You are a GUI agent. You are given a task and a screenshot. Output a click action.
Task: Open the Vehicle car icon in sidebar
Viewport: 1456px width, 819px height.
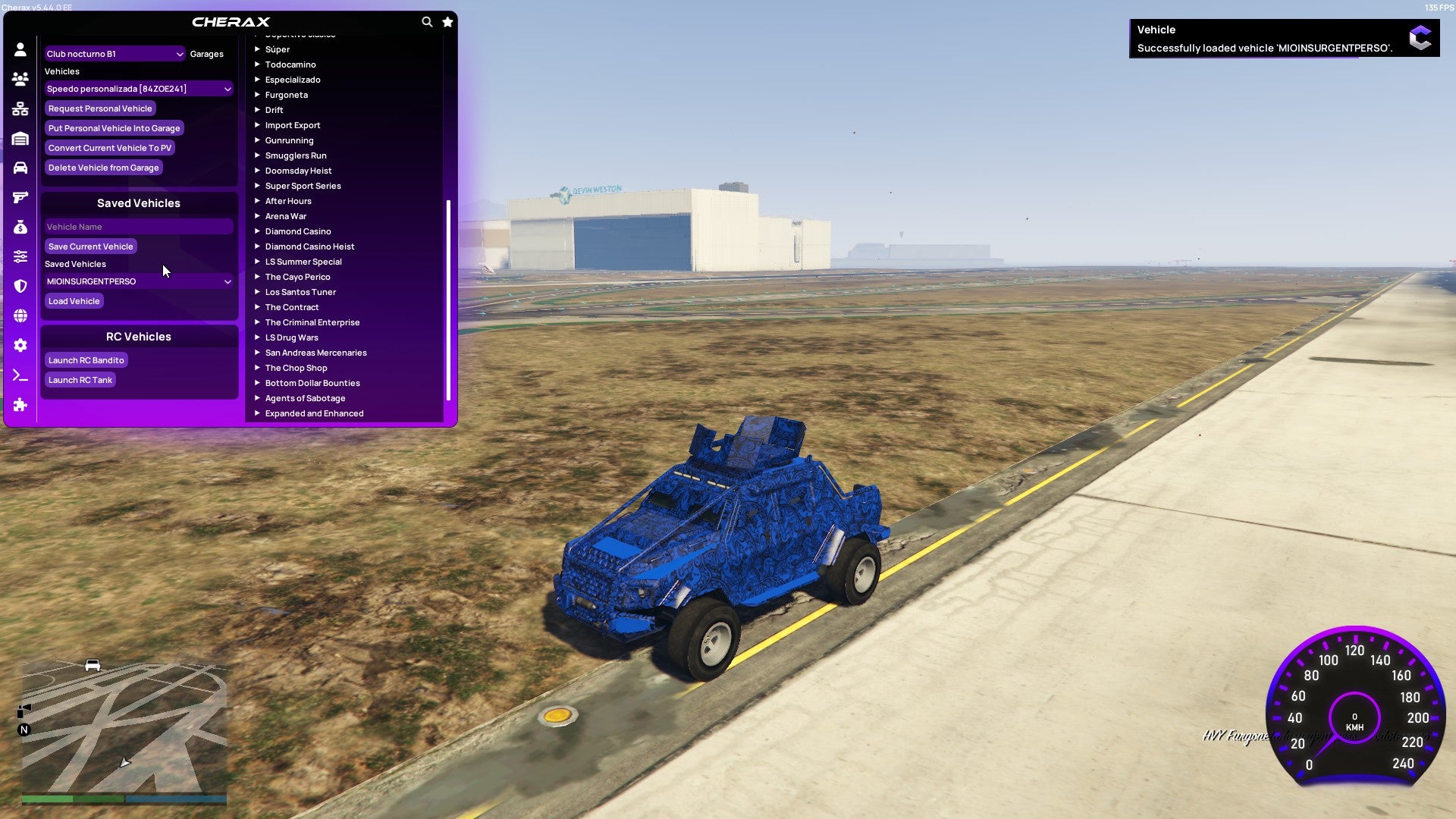[20, 168]
